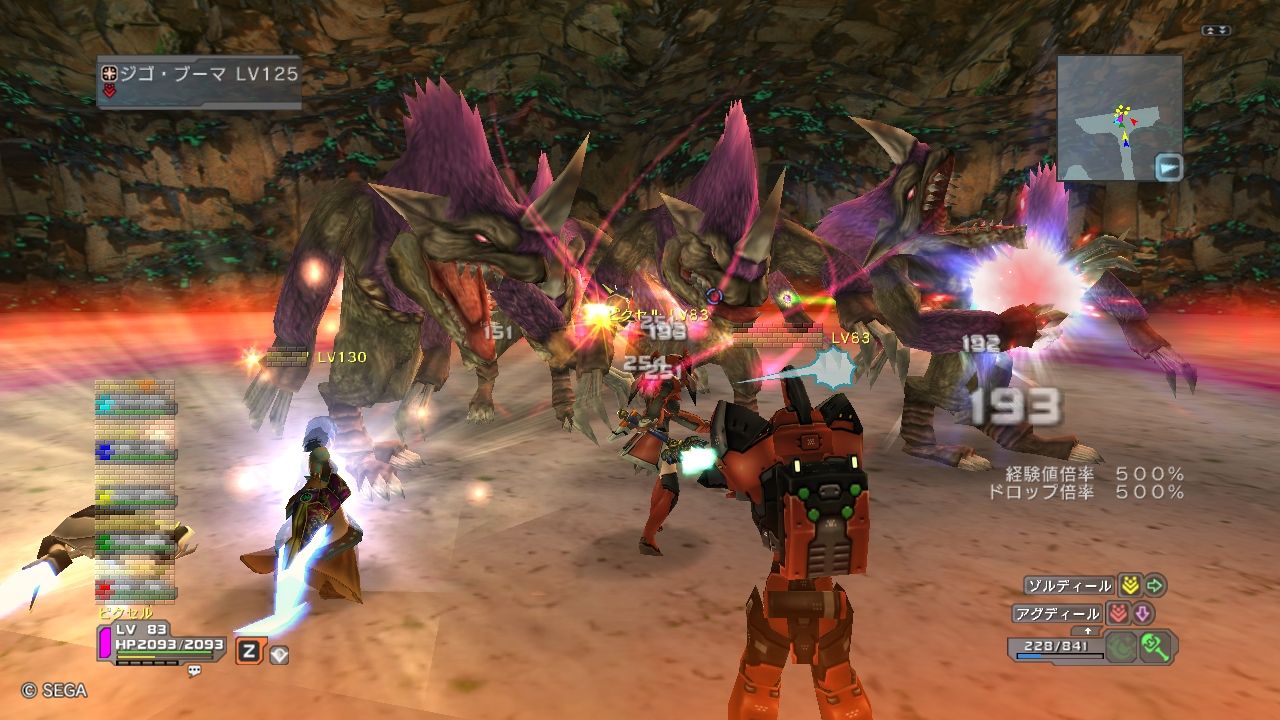Click the grey diamond icon beside Z
Image resolution: width=1280 pixels, height=720 pixels.
pos(279,654)
